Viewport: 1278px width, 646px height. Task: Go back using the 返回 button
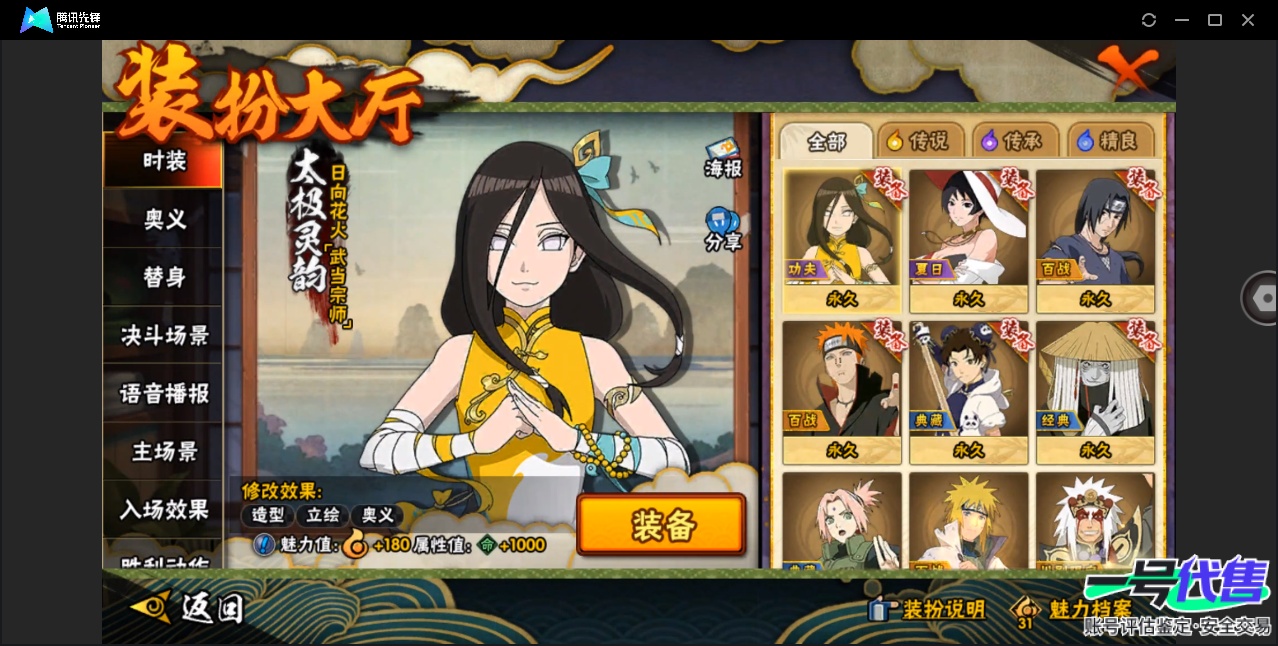click(x=188, y=606)
